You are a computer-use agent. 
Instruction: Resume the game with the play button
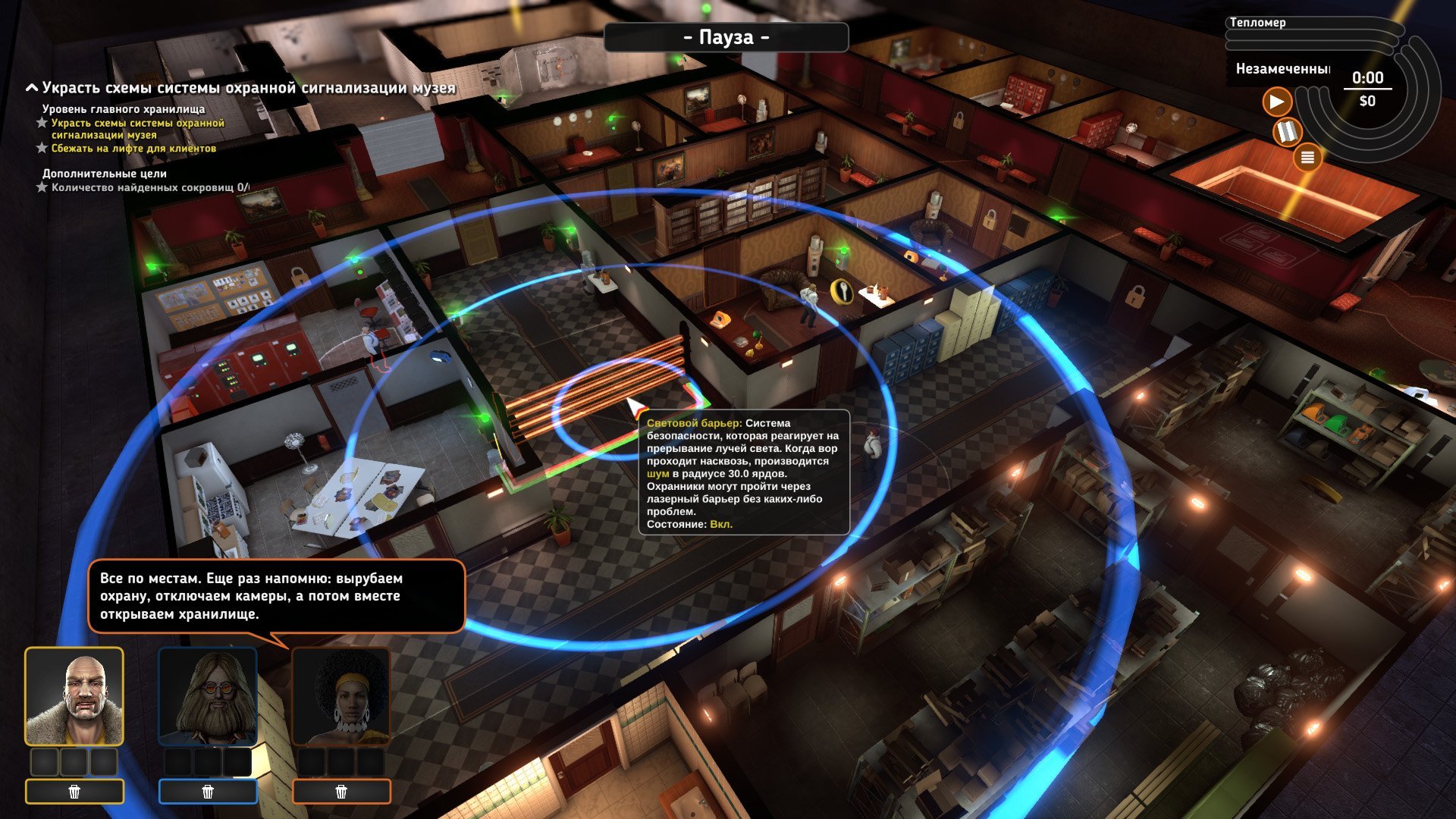[x=1277, y=102]
